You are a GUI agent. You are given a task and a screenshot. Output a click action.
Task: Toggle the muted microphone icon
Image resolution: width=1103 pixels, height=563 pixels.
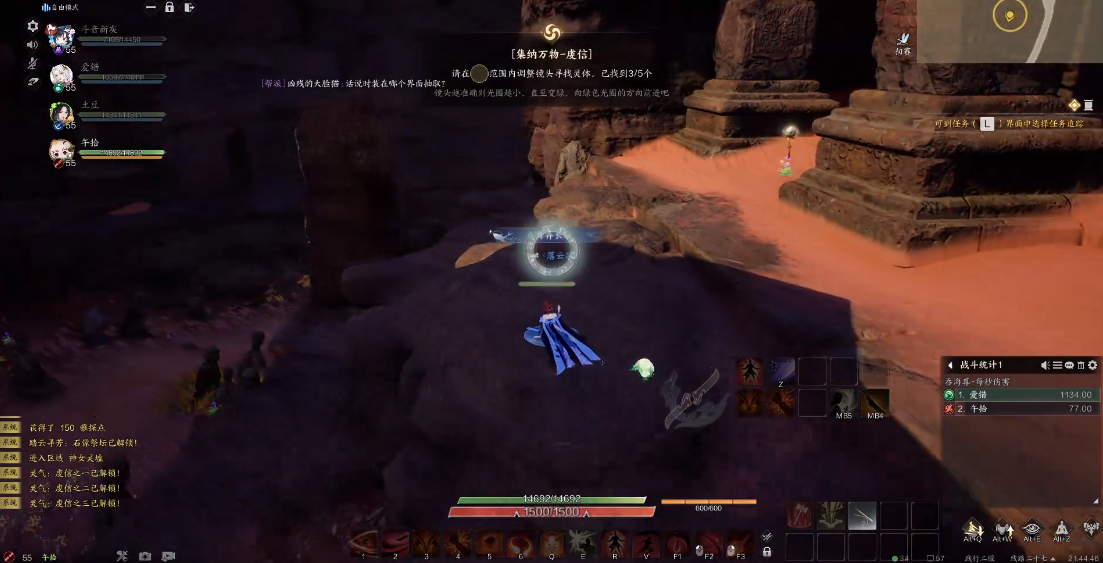point(32,63)
